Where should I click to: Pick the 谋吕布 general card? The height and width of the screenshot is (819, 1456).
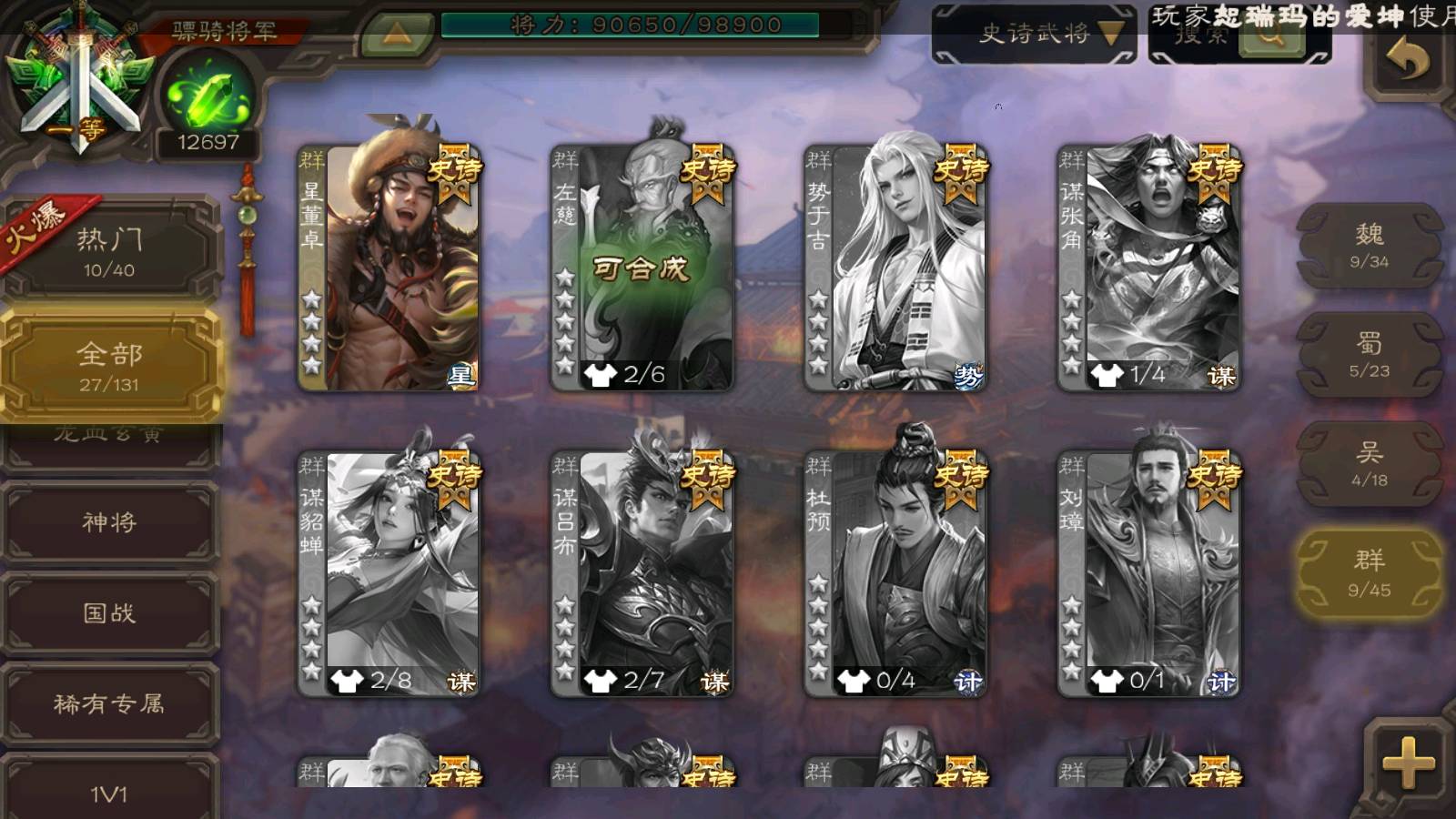tap(642, 573)
